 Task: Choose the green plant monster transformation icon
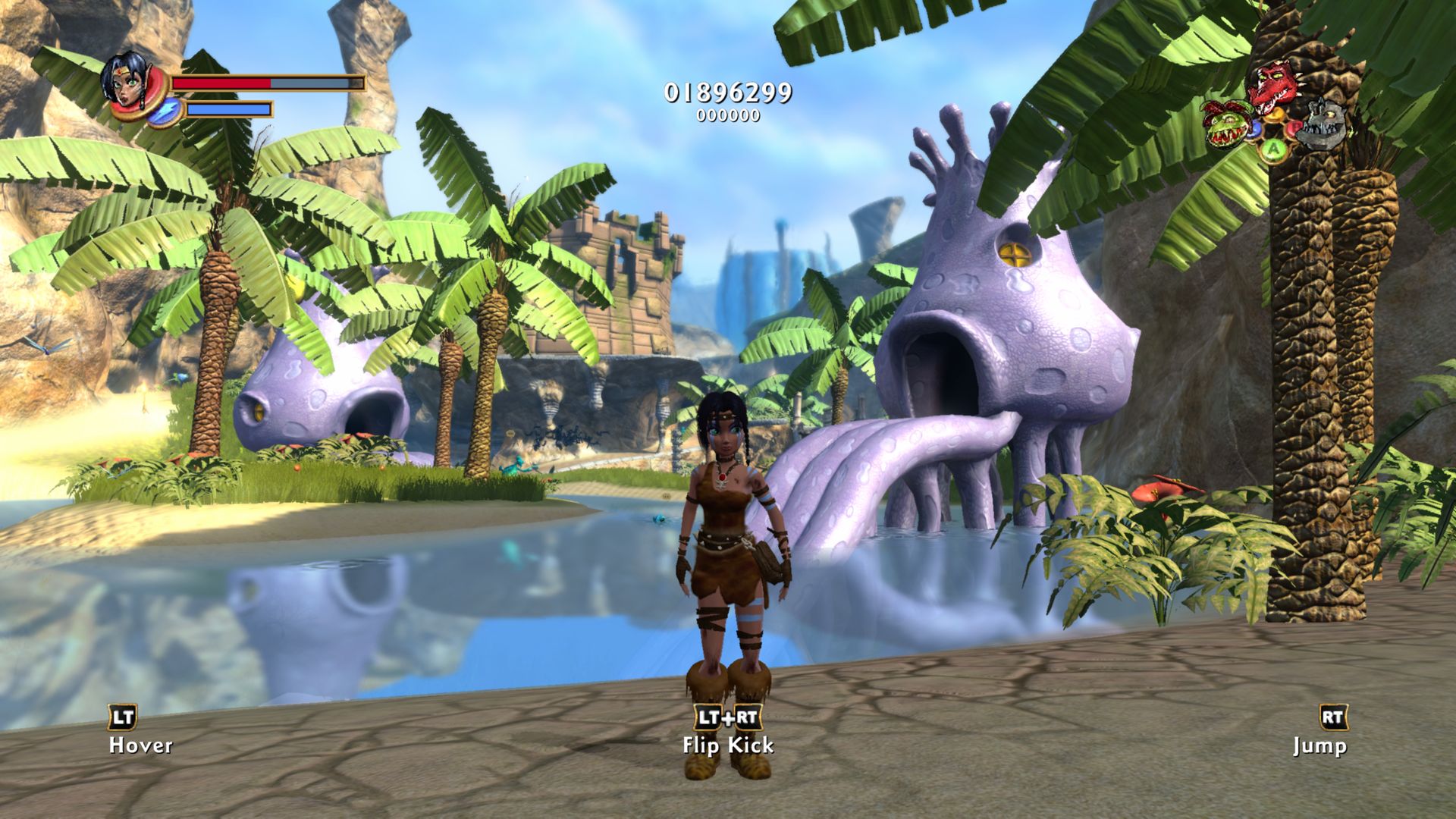tap(1225, 124)
